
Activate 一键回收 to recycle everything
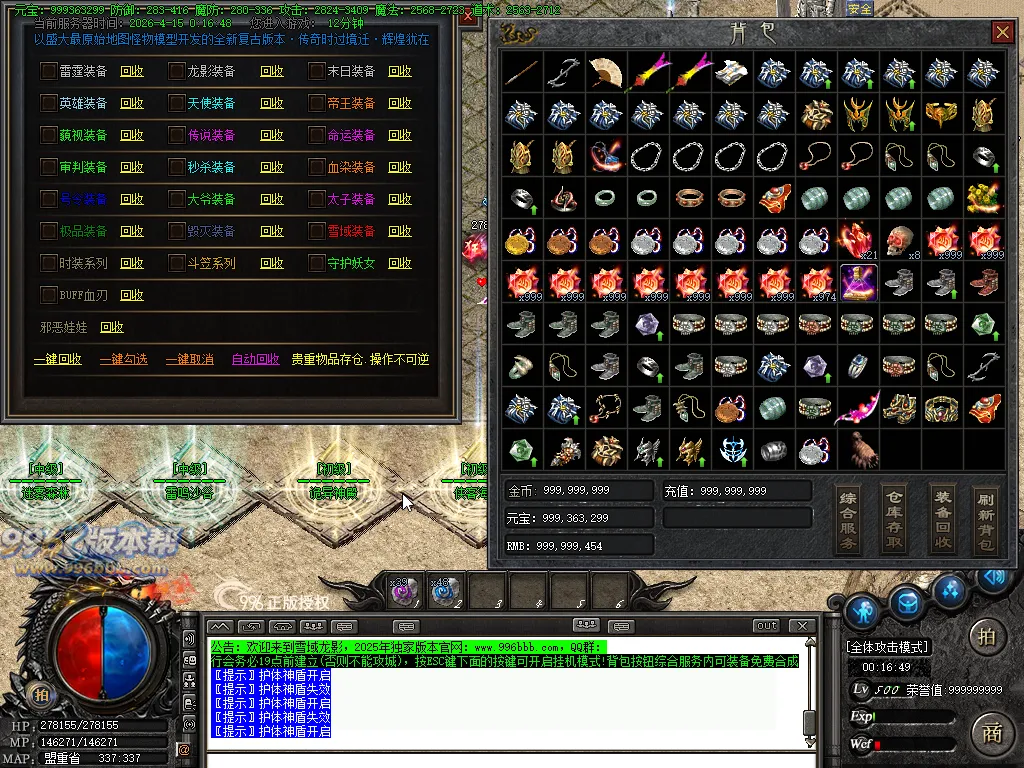tap(58, 359)
